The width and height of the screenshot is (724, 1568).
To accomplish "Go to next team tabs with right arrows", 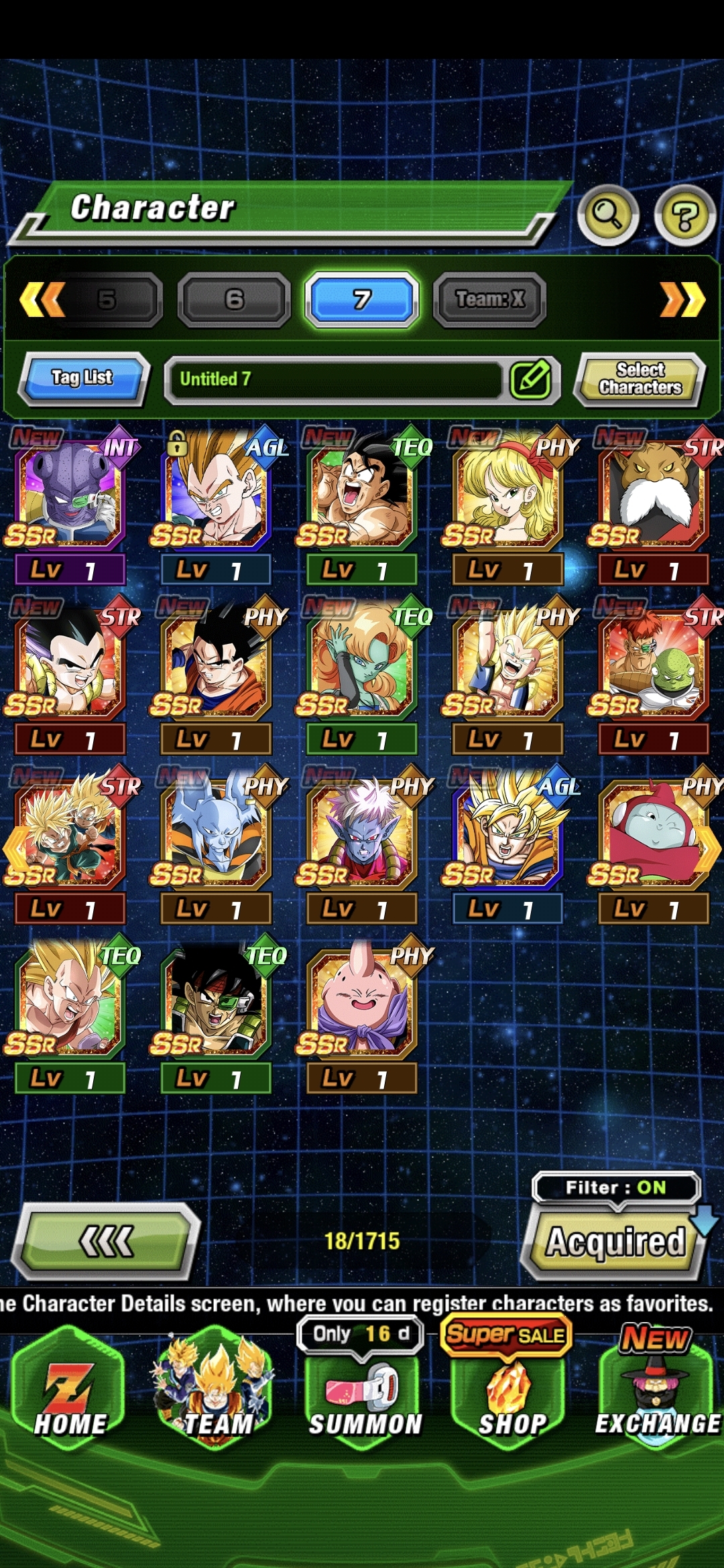I will coord(682,300).
